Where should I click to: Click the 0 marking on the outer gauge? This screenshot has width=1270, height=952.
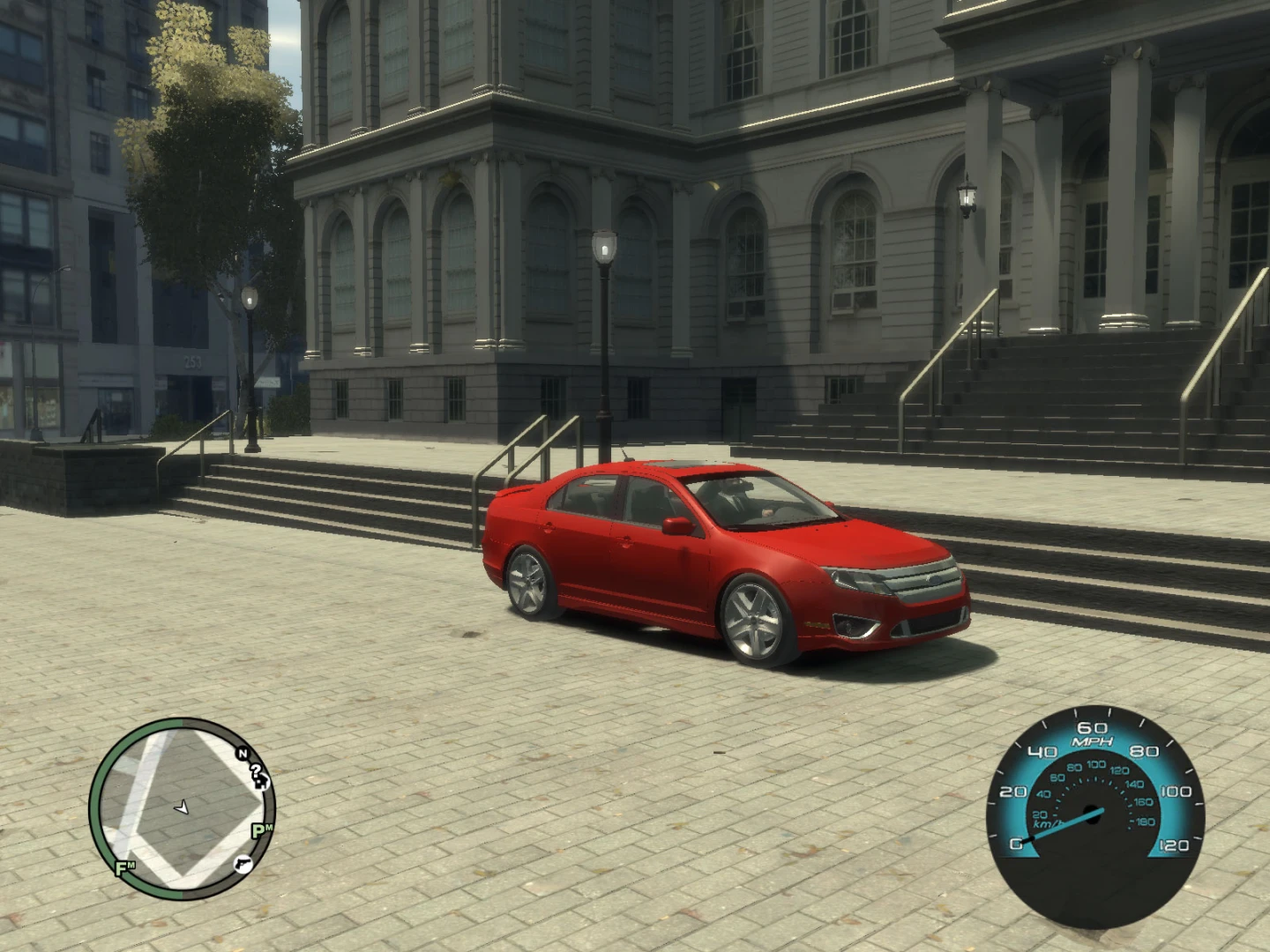[x=1017, y=844]
